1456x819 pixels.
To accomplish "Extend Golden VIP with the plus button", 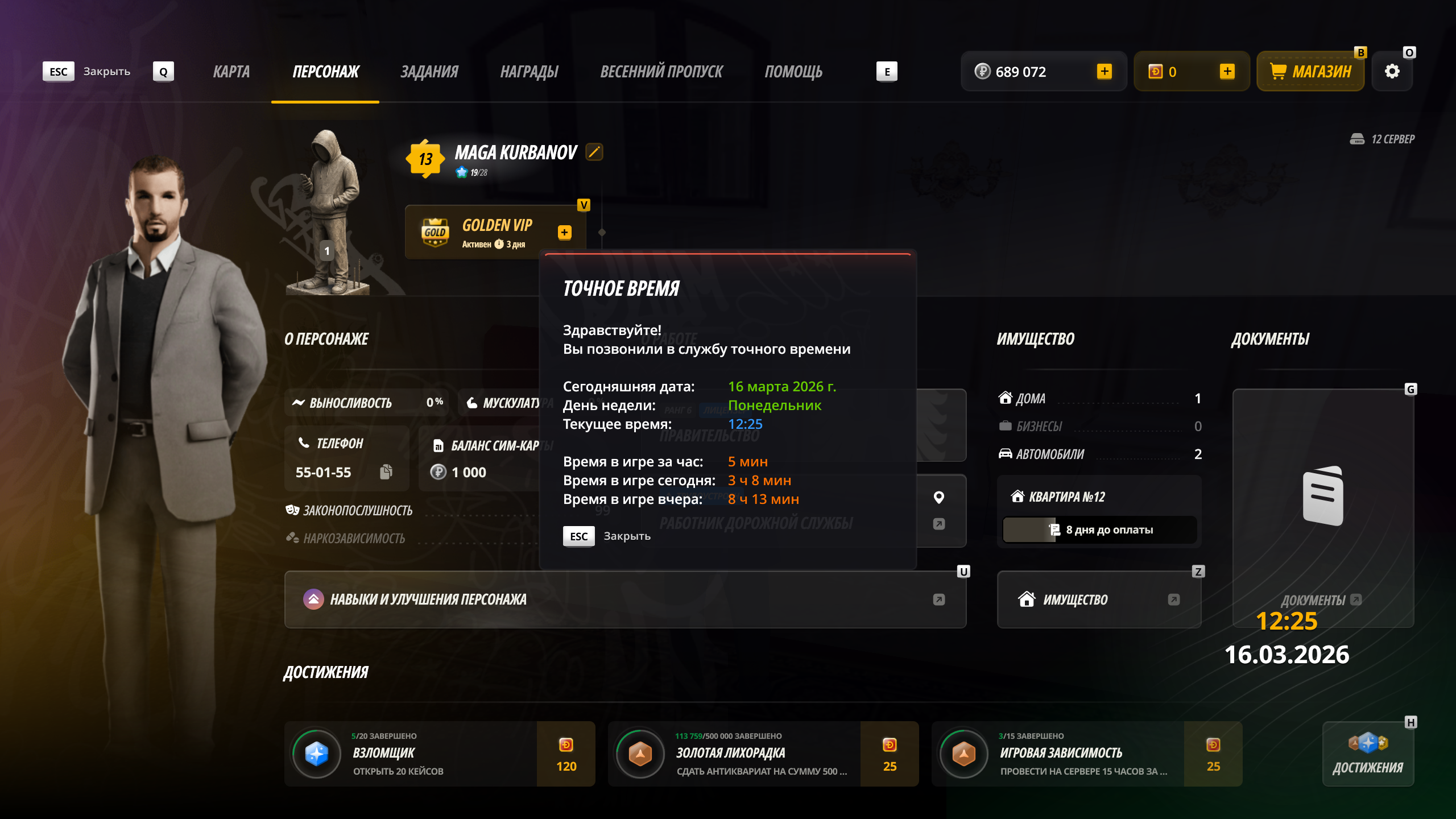I will pyautogui.click(x=564, y=232).
